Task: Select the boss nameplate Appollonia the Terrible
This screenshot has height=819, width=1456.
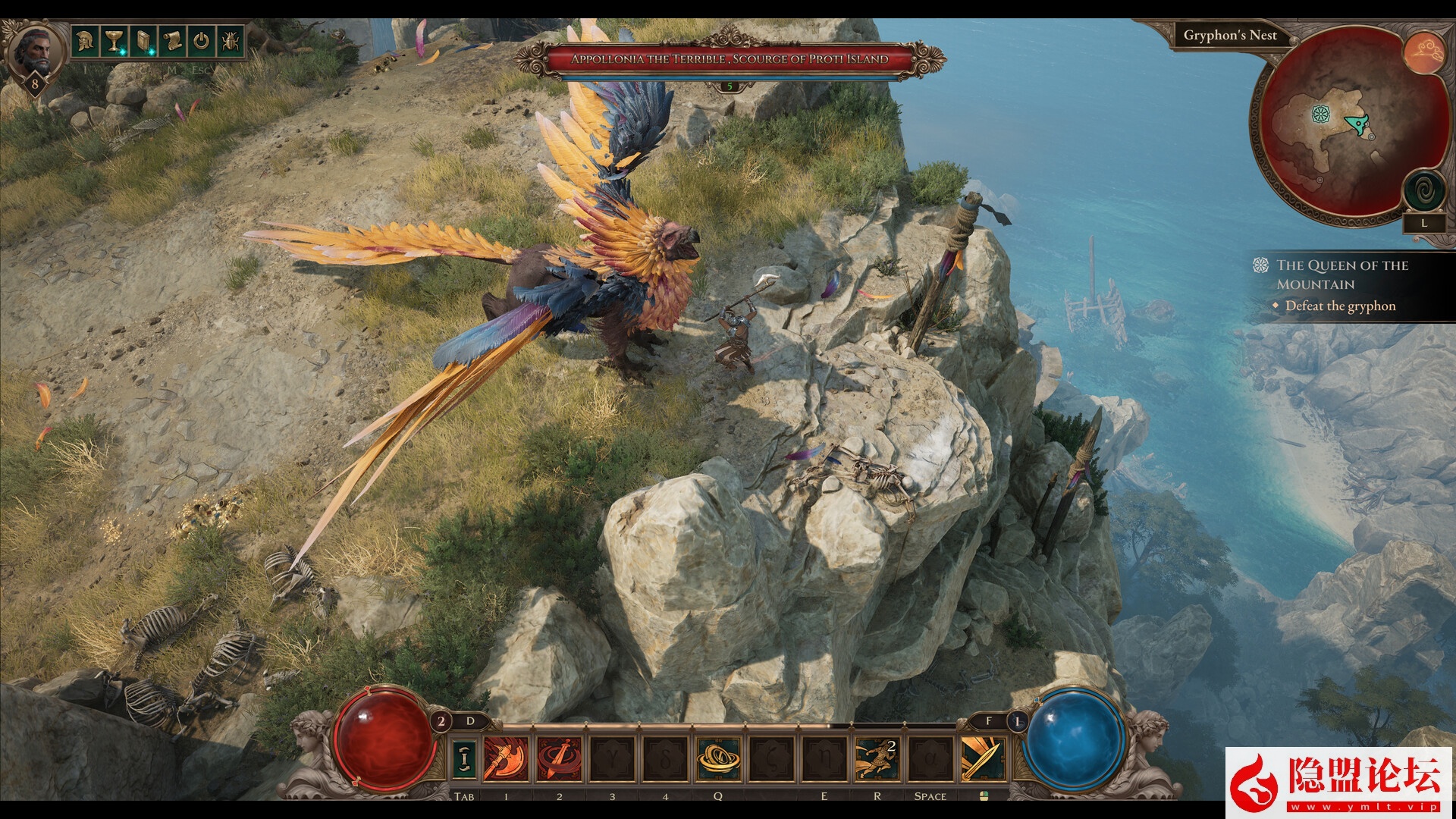Action: [730, 59]
